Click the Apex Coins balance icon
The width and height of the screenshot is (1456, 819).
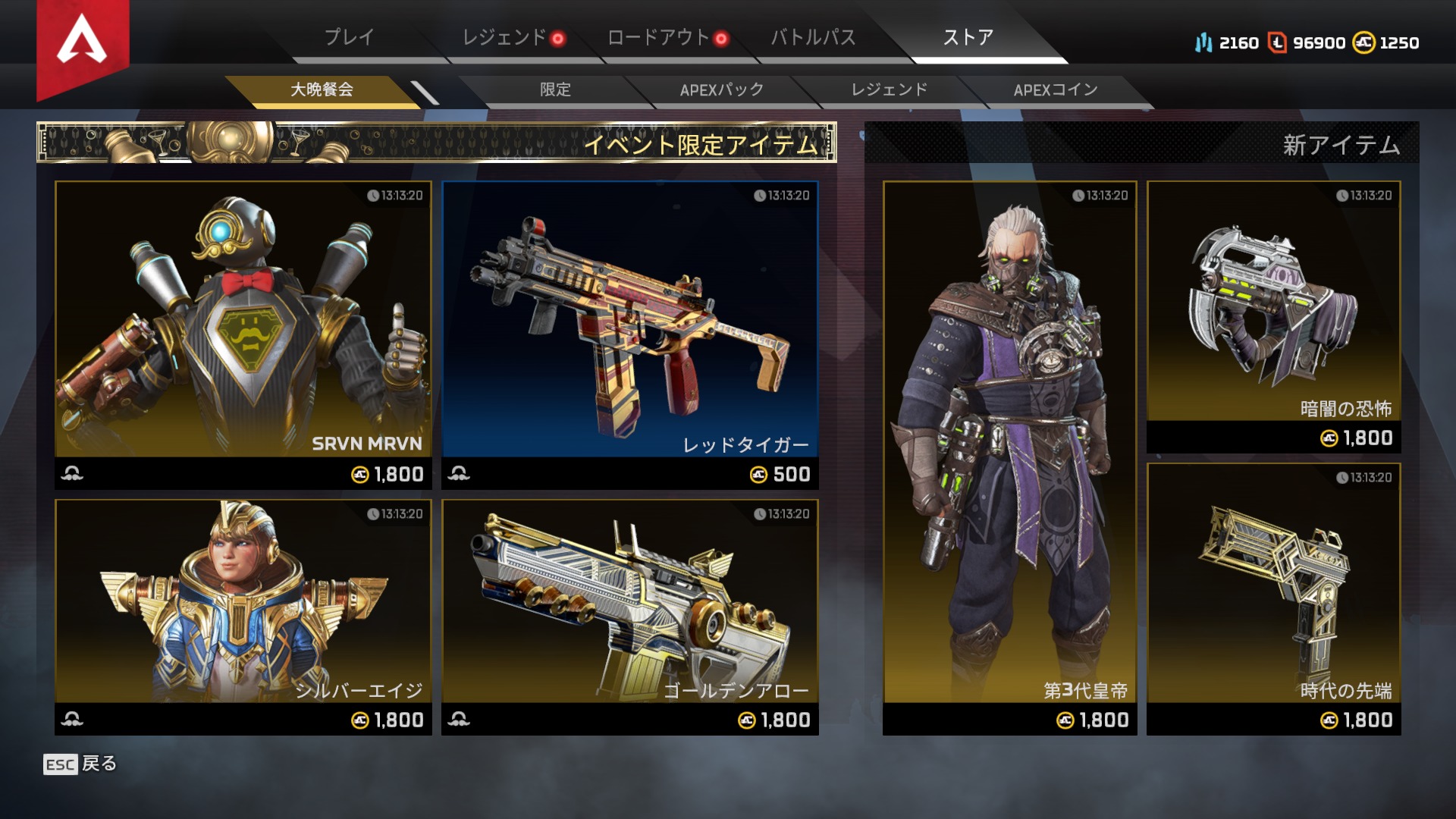pos(1363,42)
